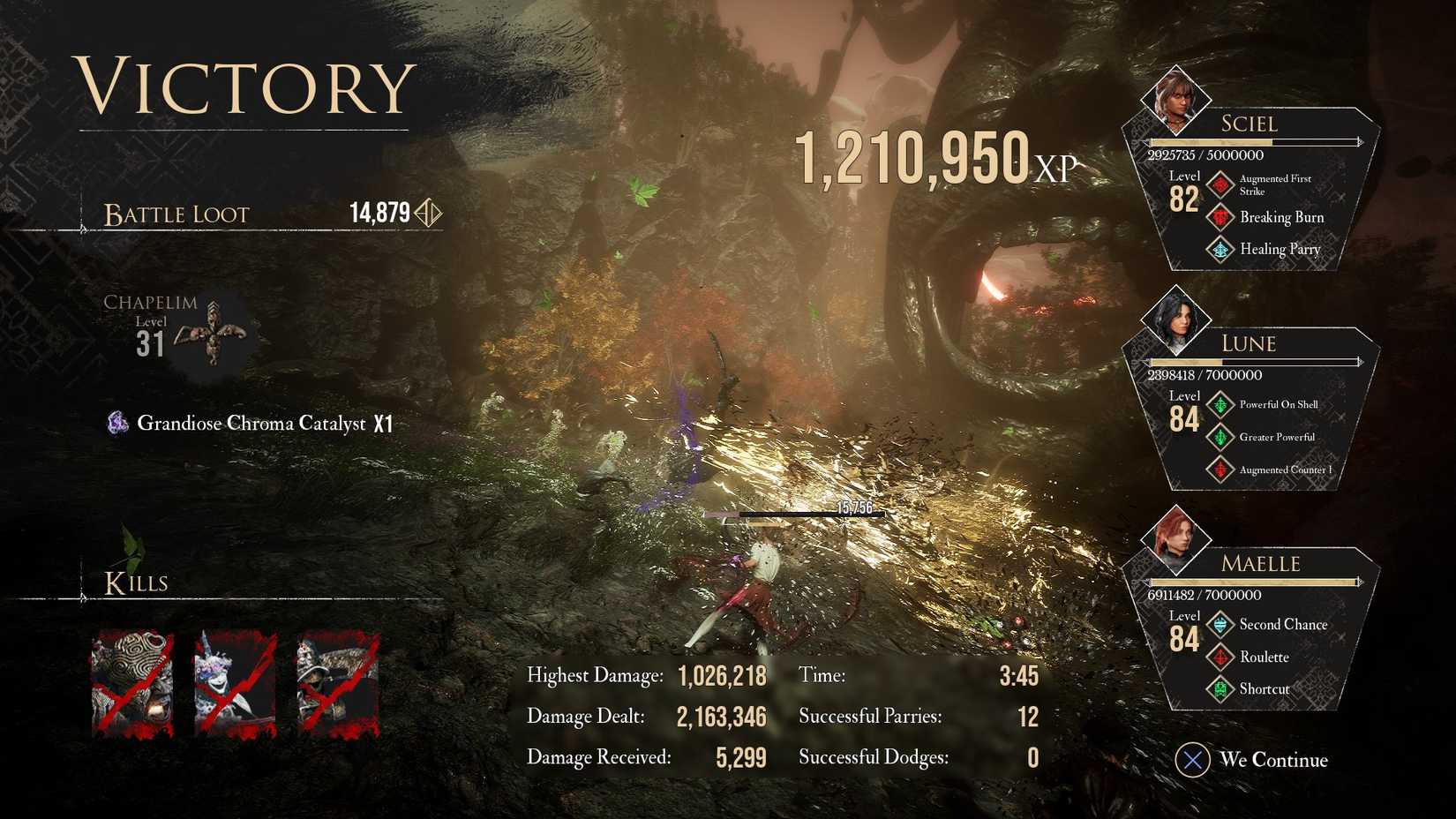Select Maelle's Second Chance skill icon

(x=1220, y=624)
